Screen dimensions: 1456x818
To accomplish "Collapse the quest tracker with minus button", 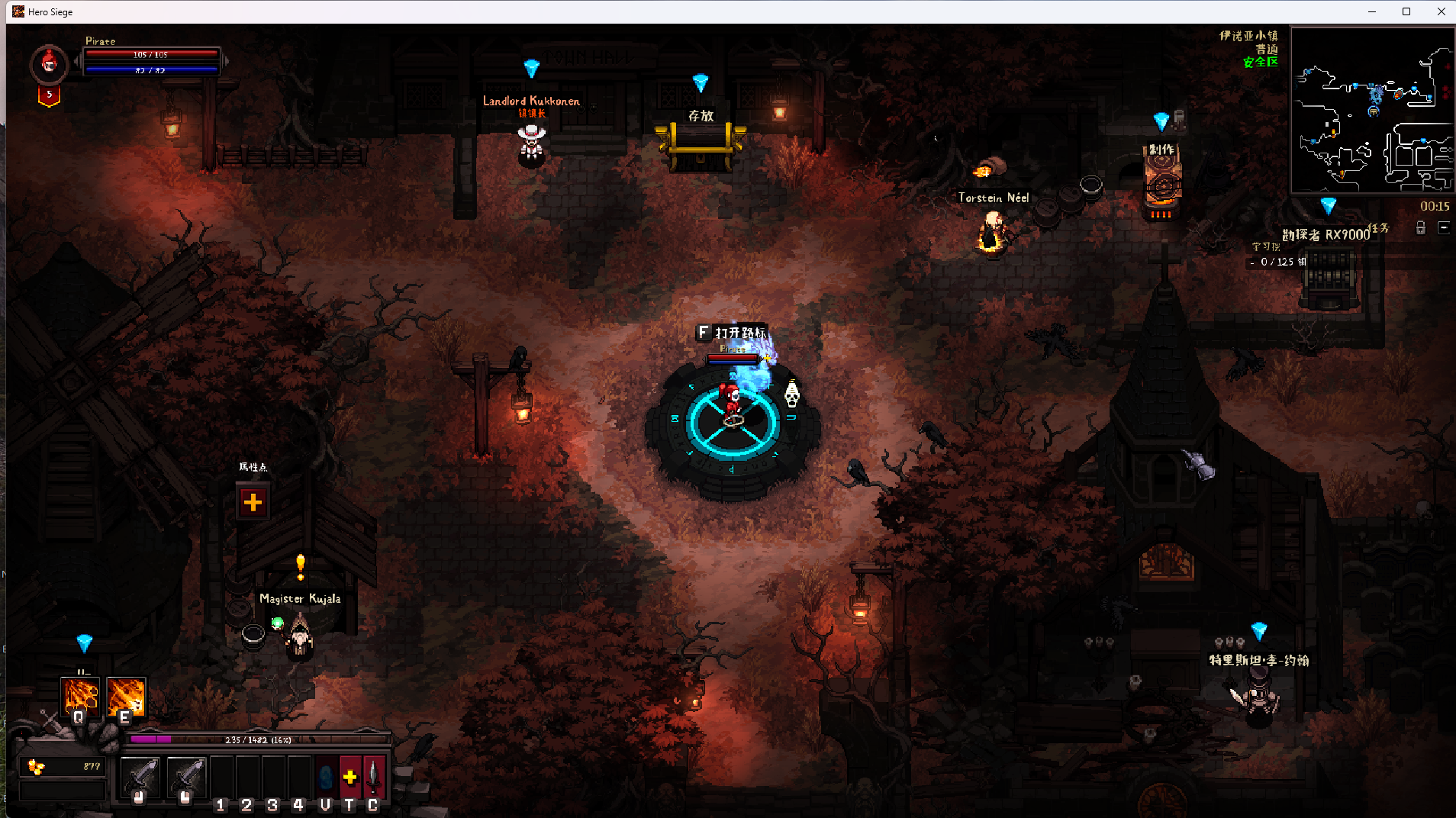I will pos(1444,227).
